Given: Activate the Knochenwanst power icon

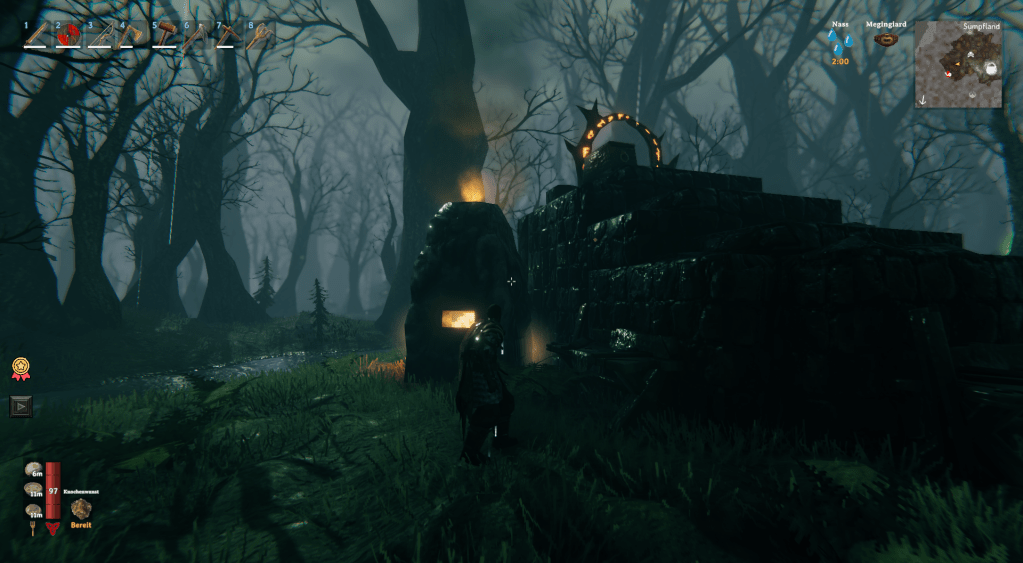Looking at the screenshot, I should pos(81,508).
